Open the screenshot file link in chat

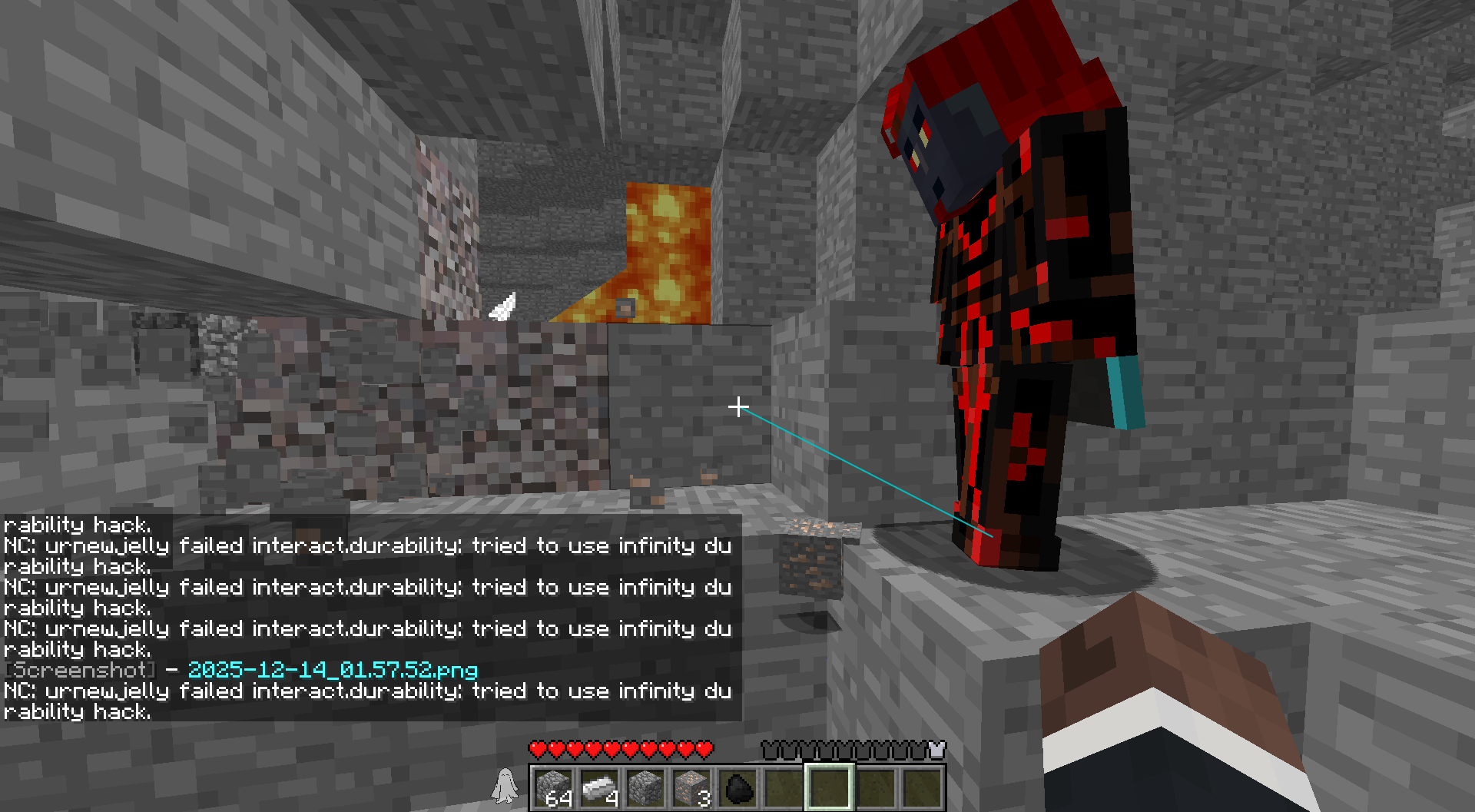pos(332,670)
